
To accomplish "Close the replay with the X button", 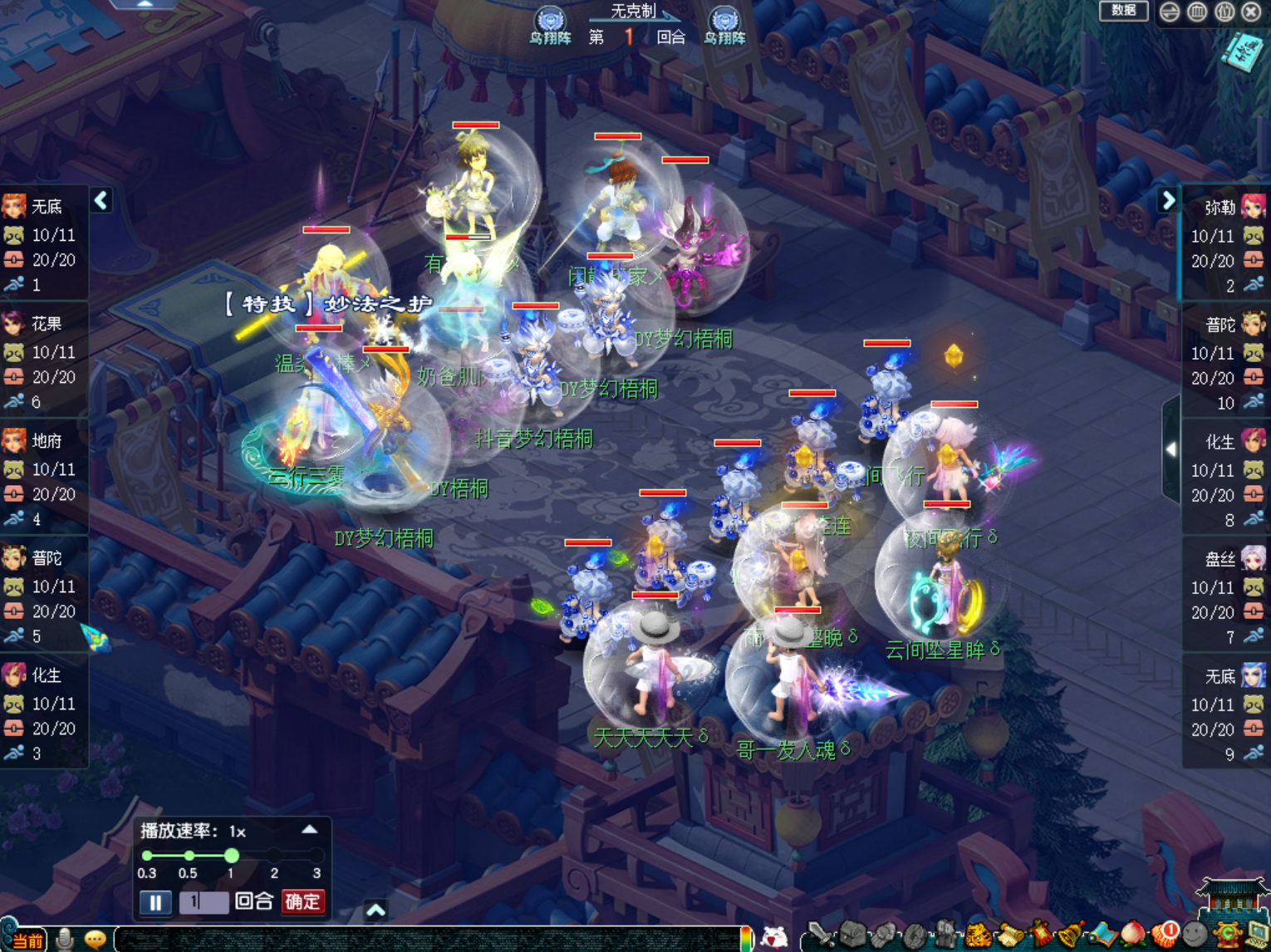I will (x=1251, y=12).
